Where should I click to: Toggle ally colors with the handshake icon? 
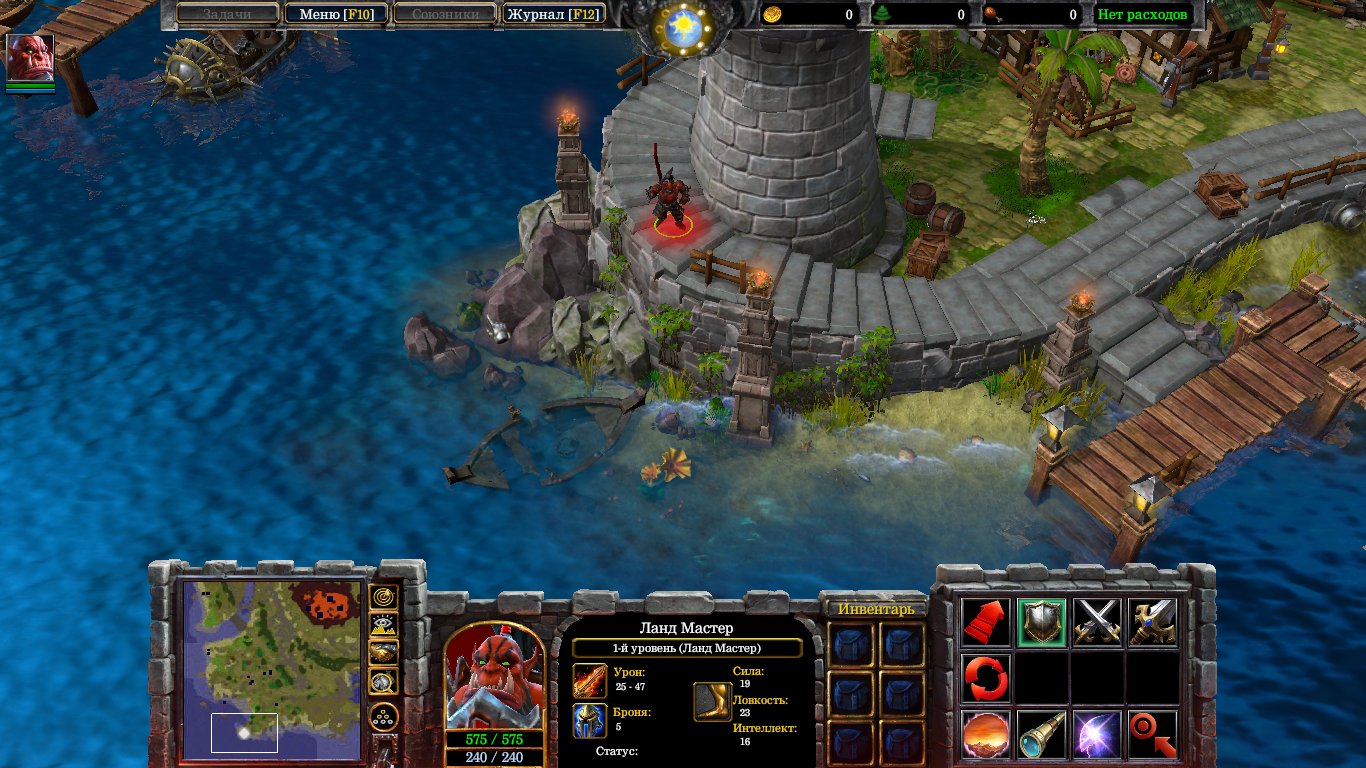pyautogui.click(x=384, y=653)
